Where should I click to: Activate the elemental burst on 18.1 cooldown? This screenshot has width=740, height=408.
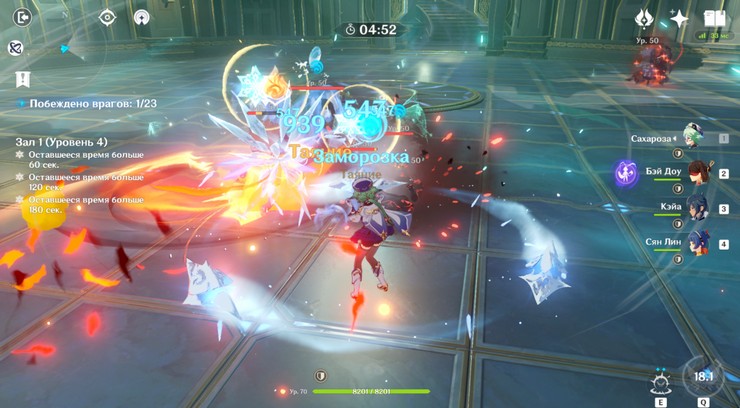click(x=704, y=377)
